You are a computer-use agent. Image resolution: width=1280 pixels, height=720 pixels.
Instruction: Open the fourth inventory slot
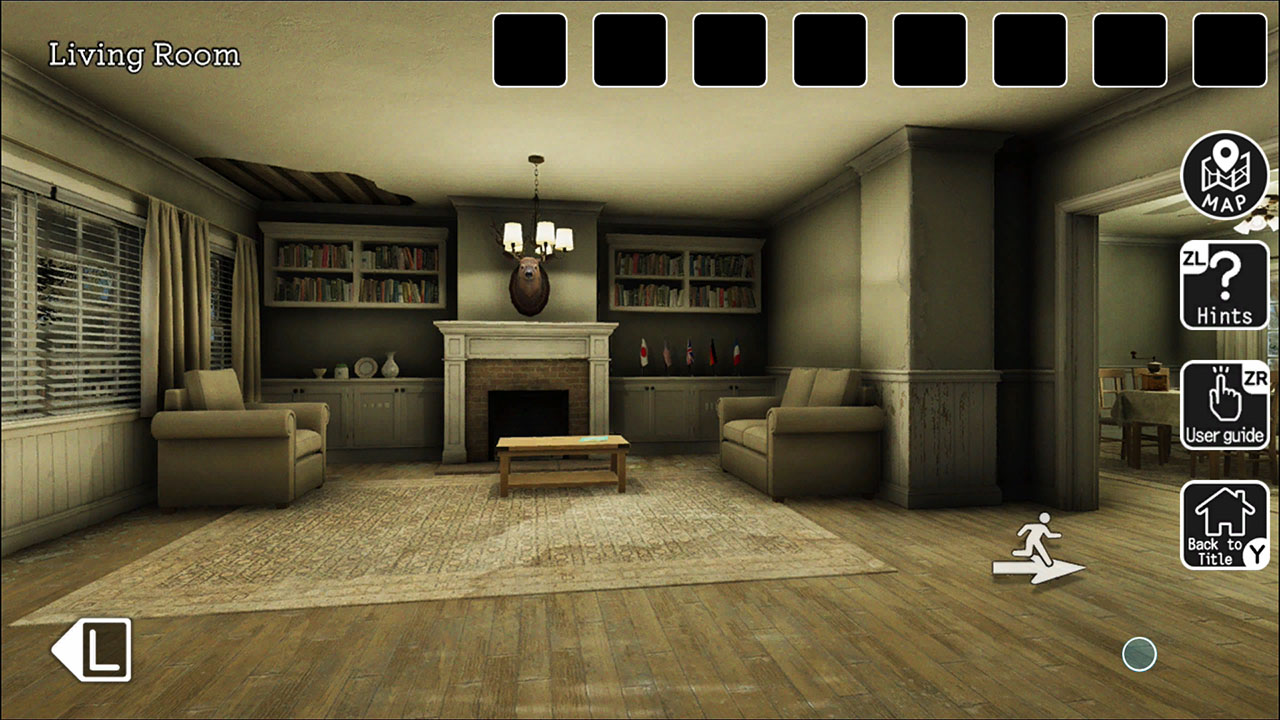[x=828, y=49]
